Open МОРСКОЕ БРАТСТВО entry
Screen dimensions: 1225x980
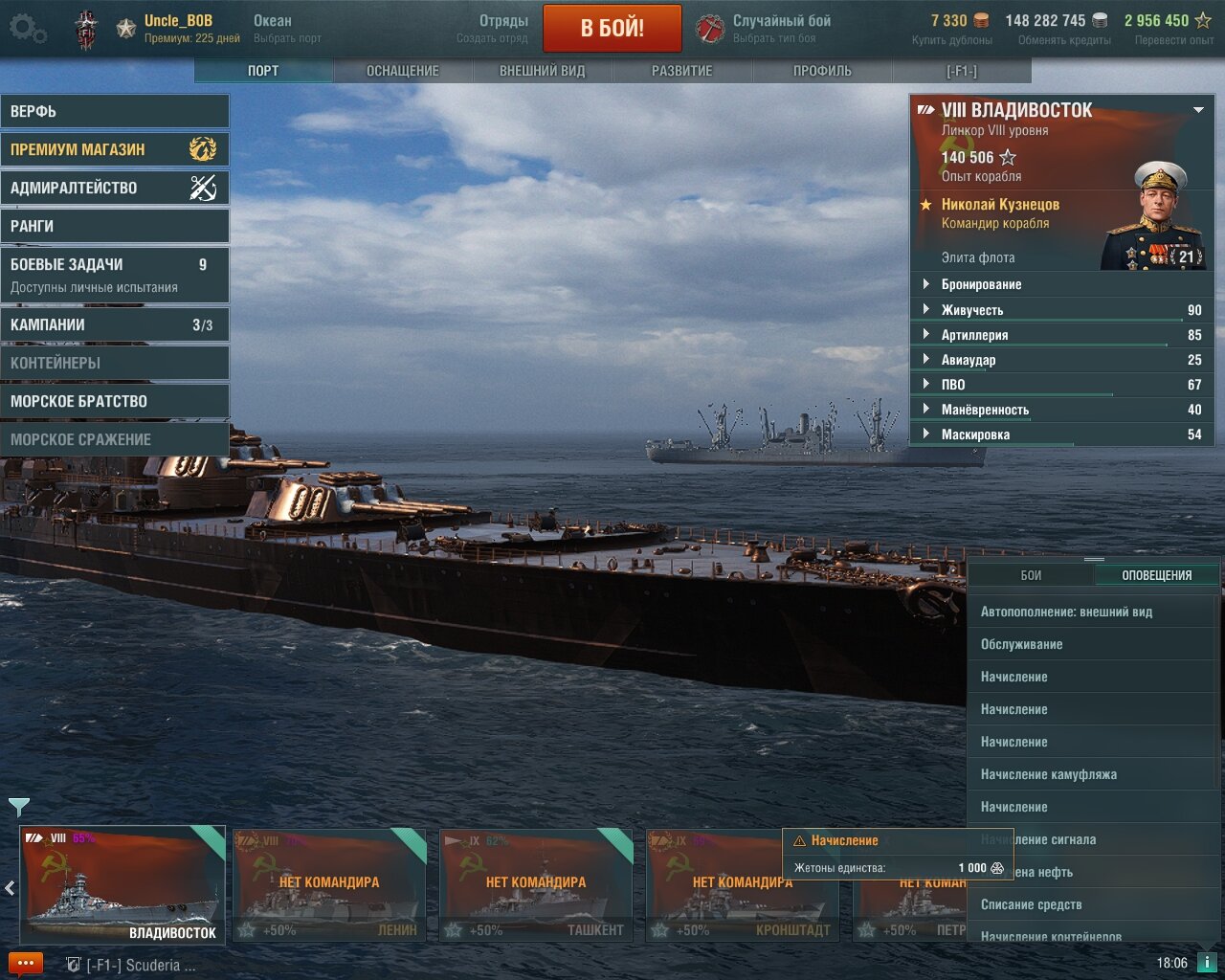(x=114, y=401)
